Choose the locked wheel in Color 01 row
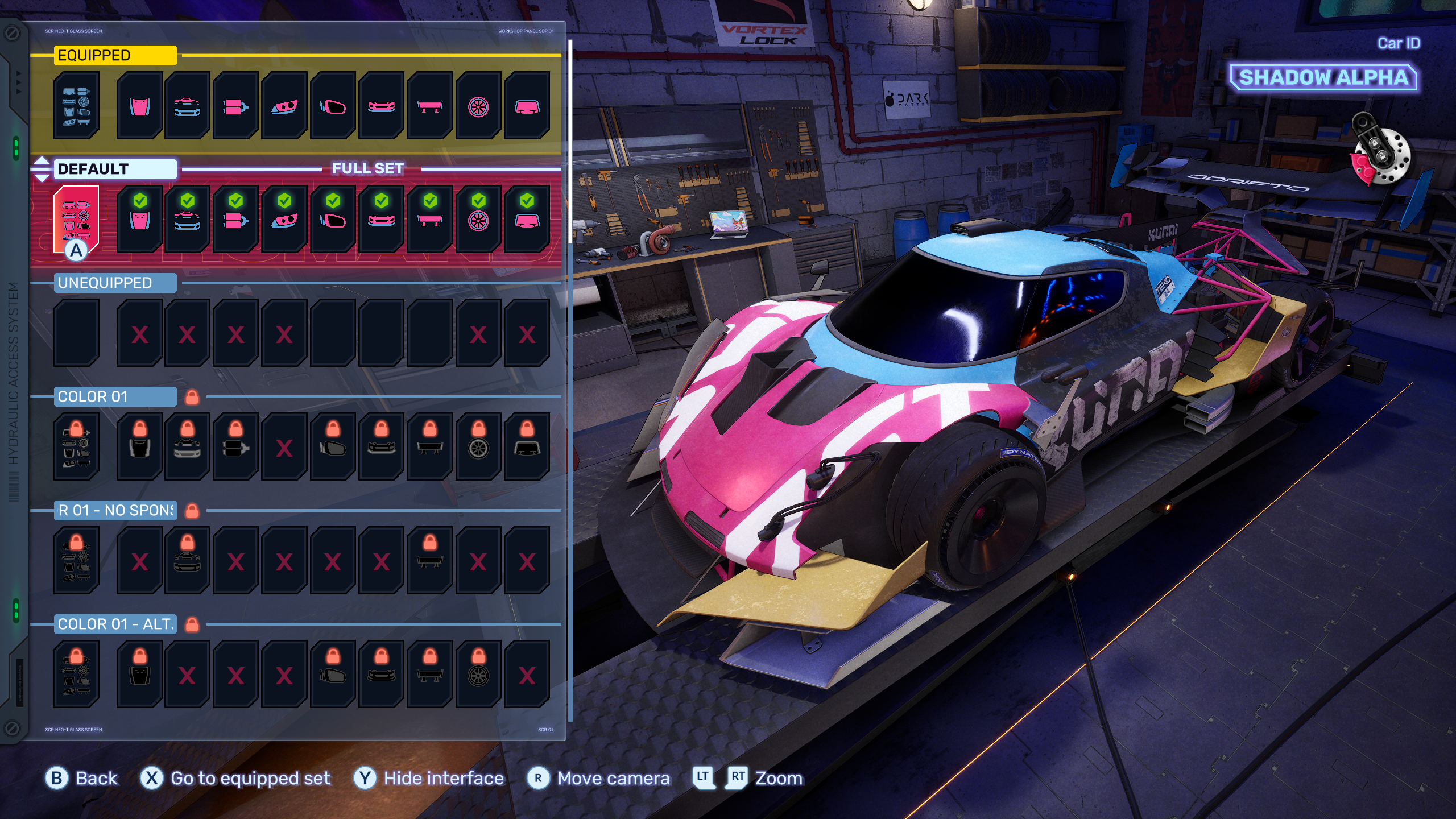The height and width of the screenshot is (819, 1456). tap(478, 446)
